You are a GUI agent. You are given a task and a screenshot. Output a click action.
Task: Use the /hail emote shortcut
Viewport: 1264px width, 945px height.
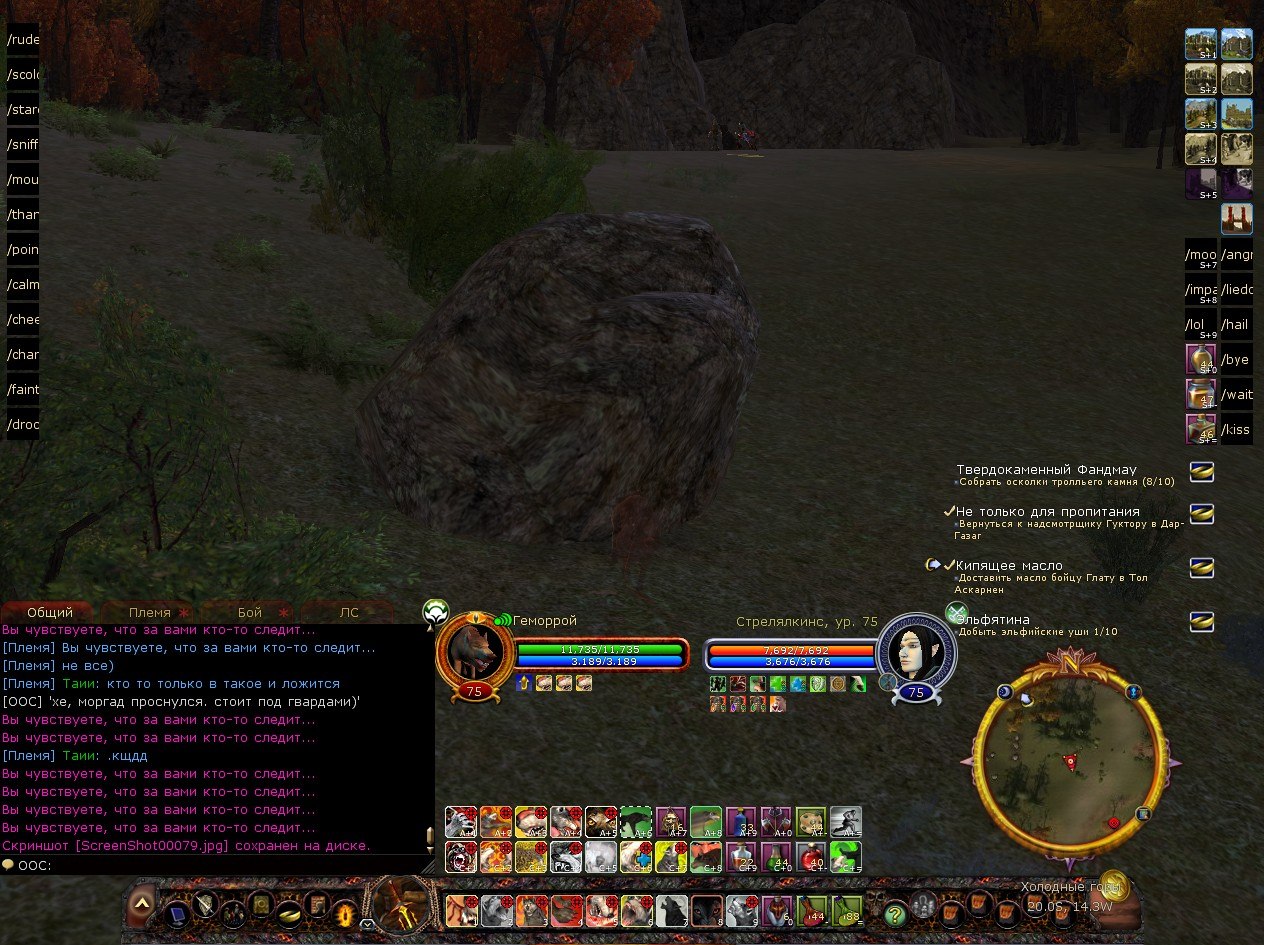(x=1236, y=325)
